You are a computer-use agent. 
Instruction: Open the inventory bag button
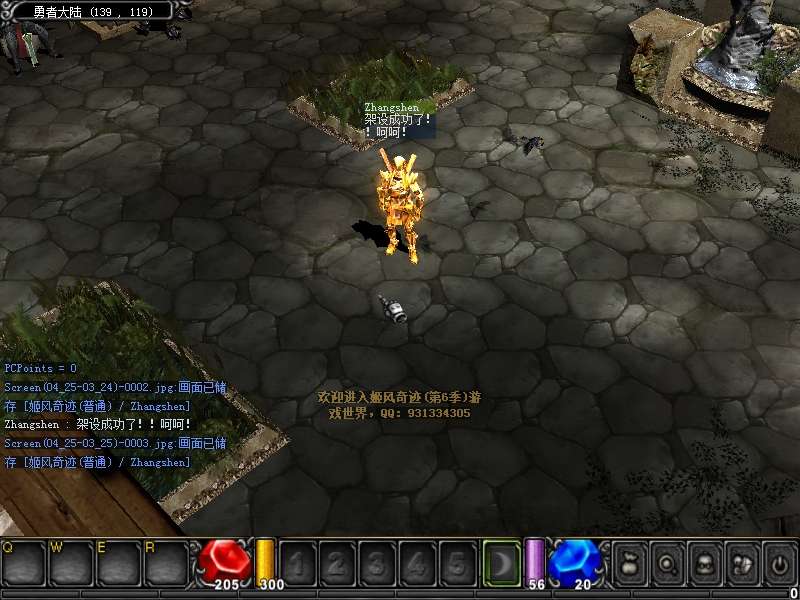click(630, 563)
